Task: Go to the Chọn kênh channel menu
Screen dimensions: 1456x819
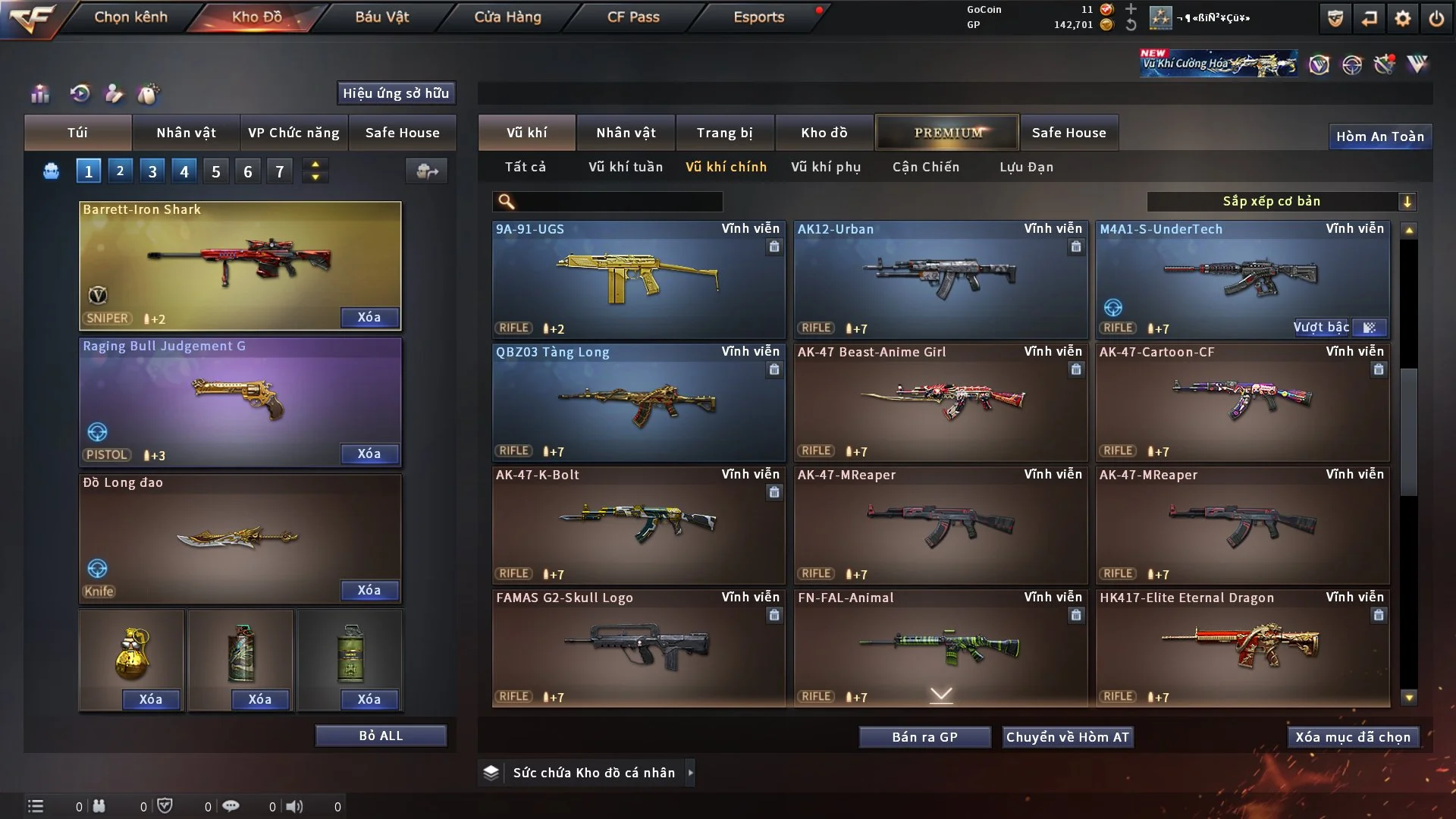Action: click(130, 17)
